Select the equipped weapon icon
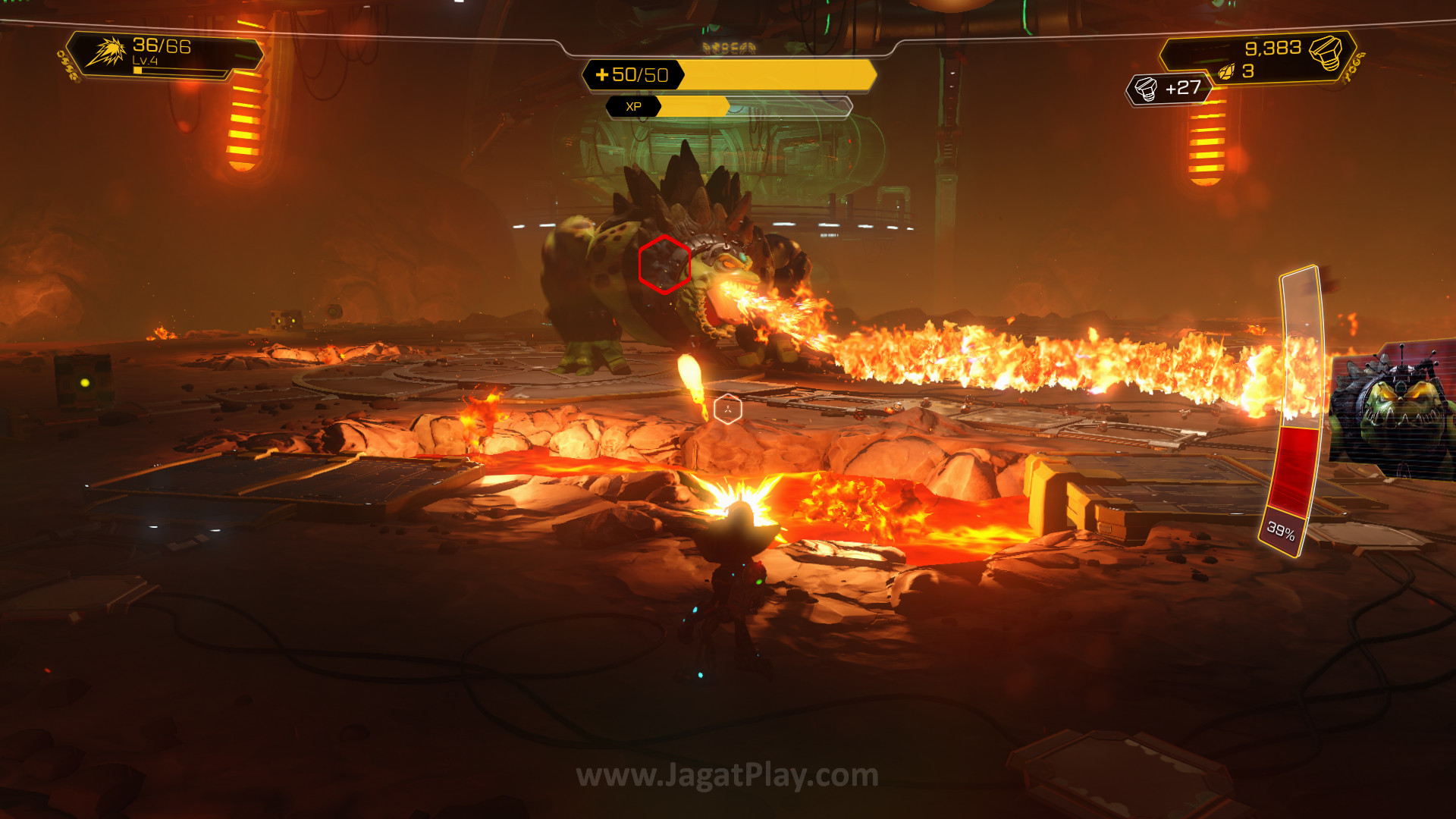 pos(105,52)
